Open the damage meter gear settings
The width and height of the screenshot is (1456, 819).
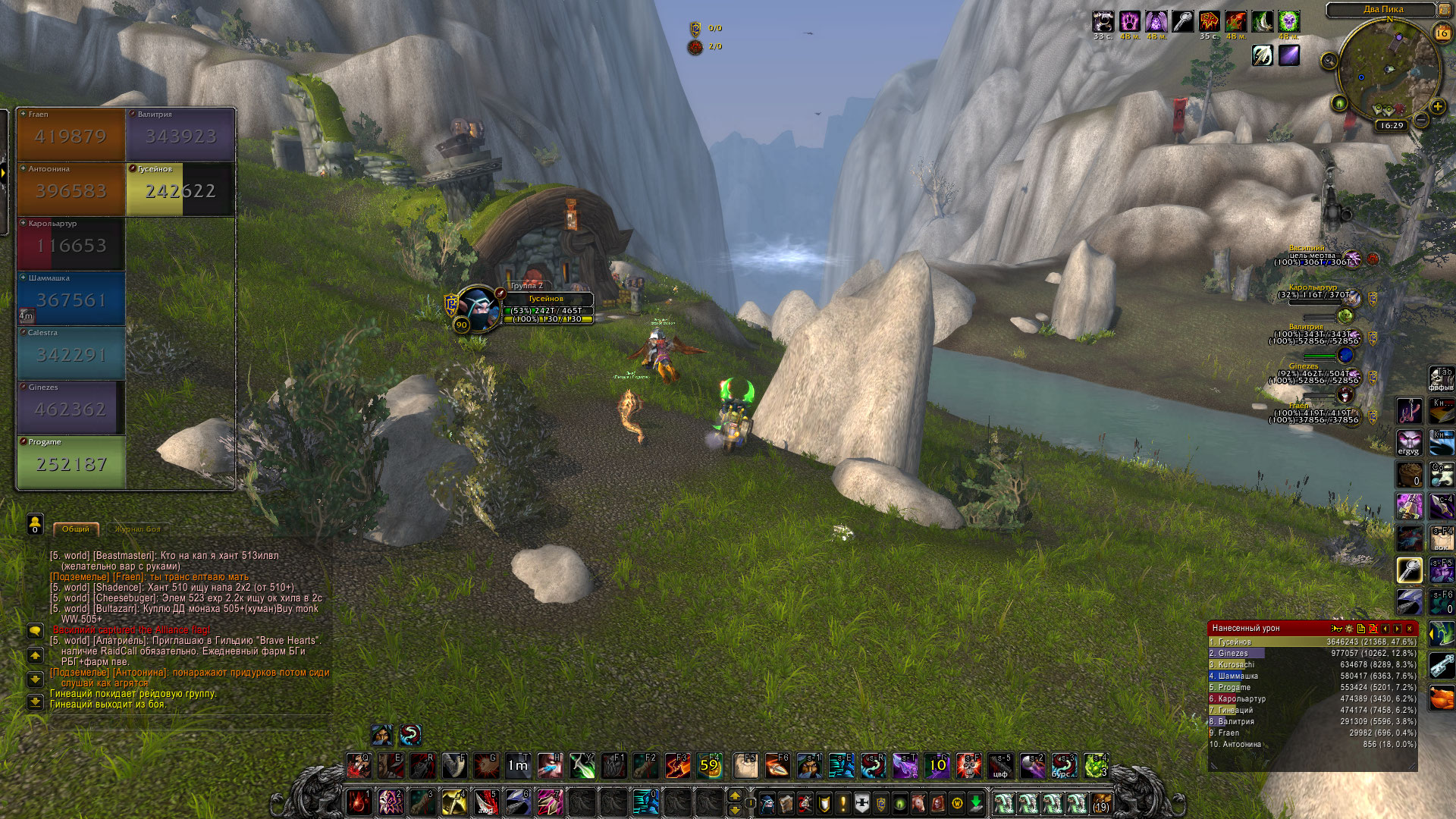click(x=1349, y=629)
